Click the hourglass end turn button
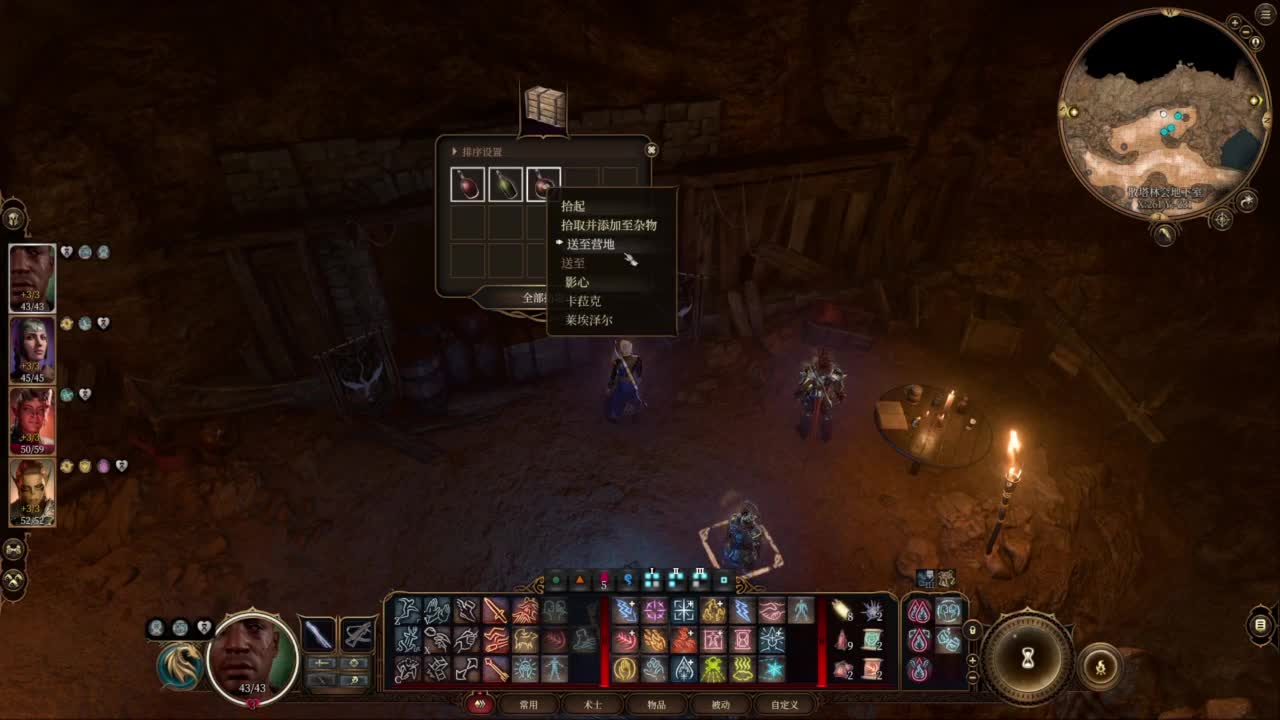1280x720 pixels. pyautogui.click(x=1026, y=659)
